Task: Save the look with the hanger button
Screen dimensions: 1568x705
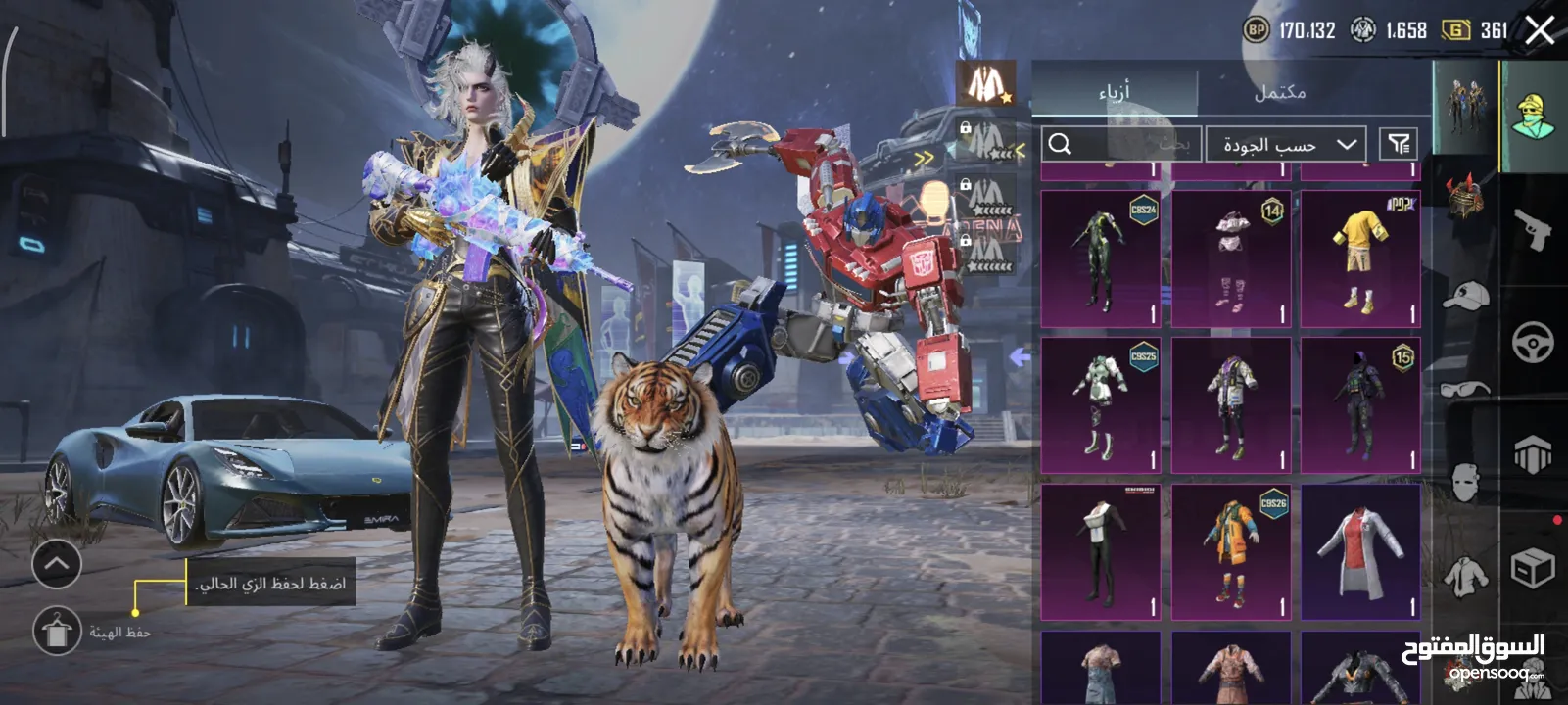Action: (57, 632)
